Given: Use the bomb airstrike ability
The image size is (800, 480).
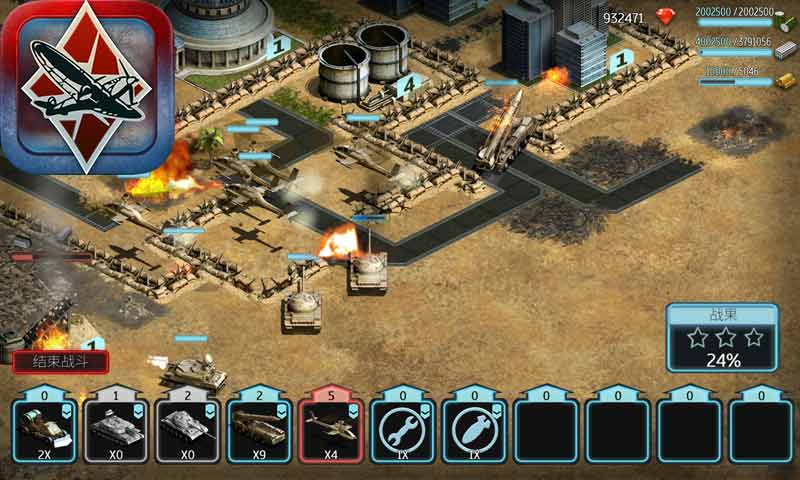Looking at the screenshot, I should point(475,430).
